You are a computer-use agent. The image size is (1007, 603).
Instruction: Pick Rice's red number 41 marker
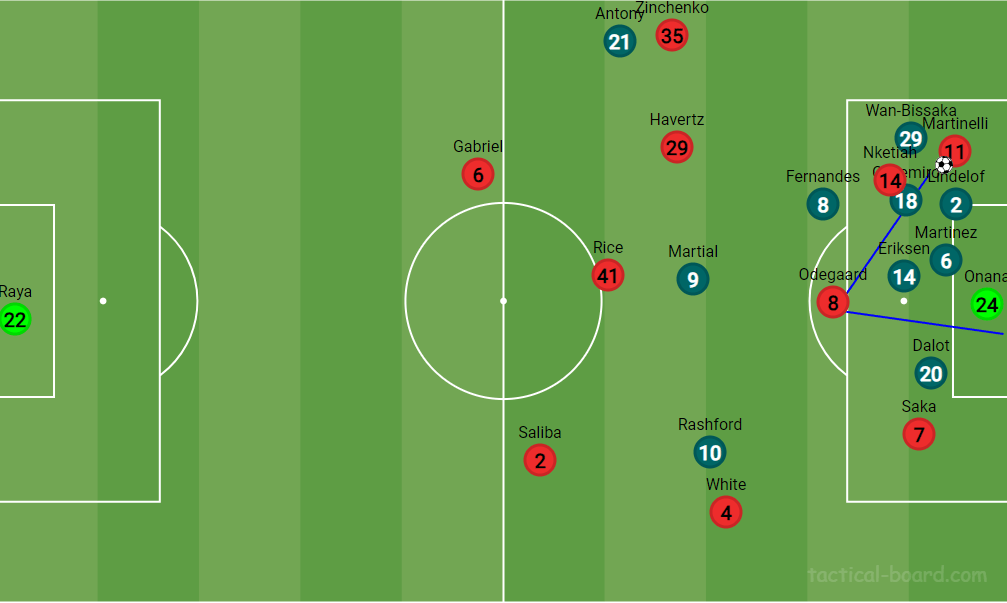607,275
